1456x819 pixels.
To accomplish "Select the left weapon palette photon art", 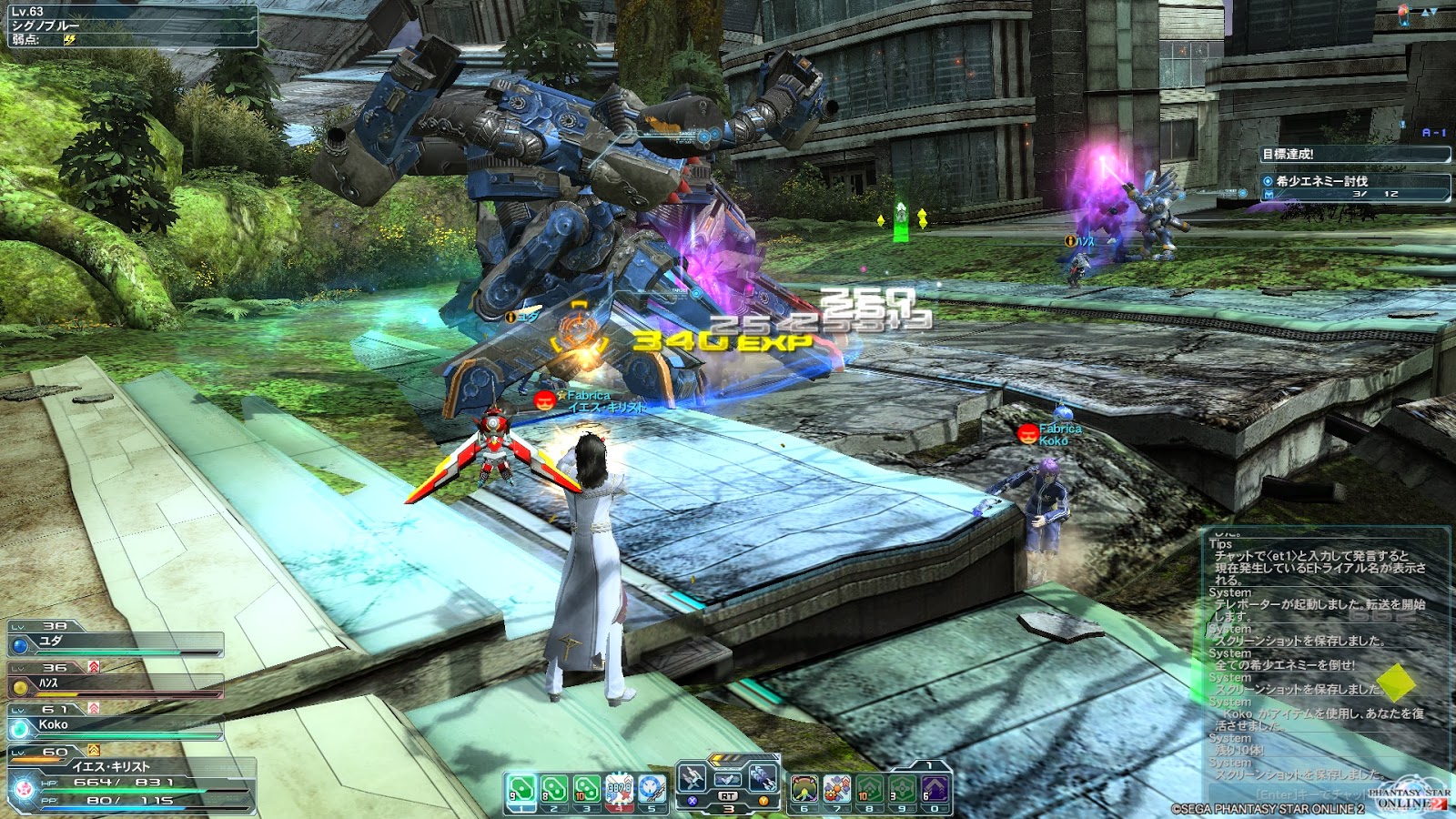I will point(693,778).
